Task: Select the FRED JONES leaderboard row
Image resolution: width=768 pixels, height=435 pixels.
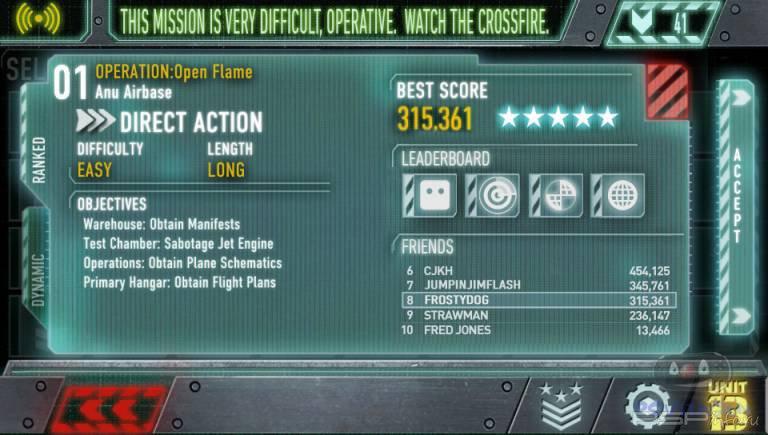Action: [x=538, y=329]
